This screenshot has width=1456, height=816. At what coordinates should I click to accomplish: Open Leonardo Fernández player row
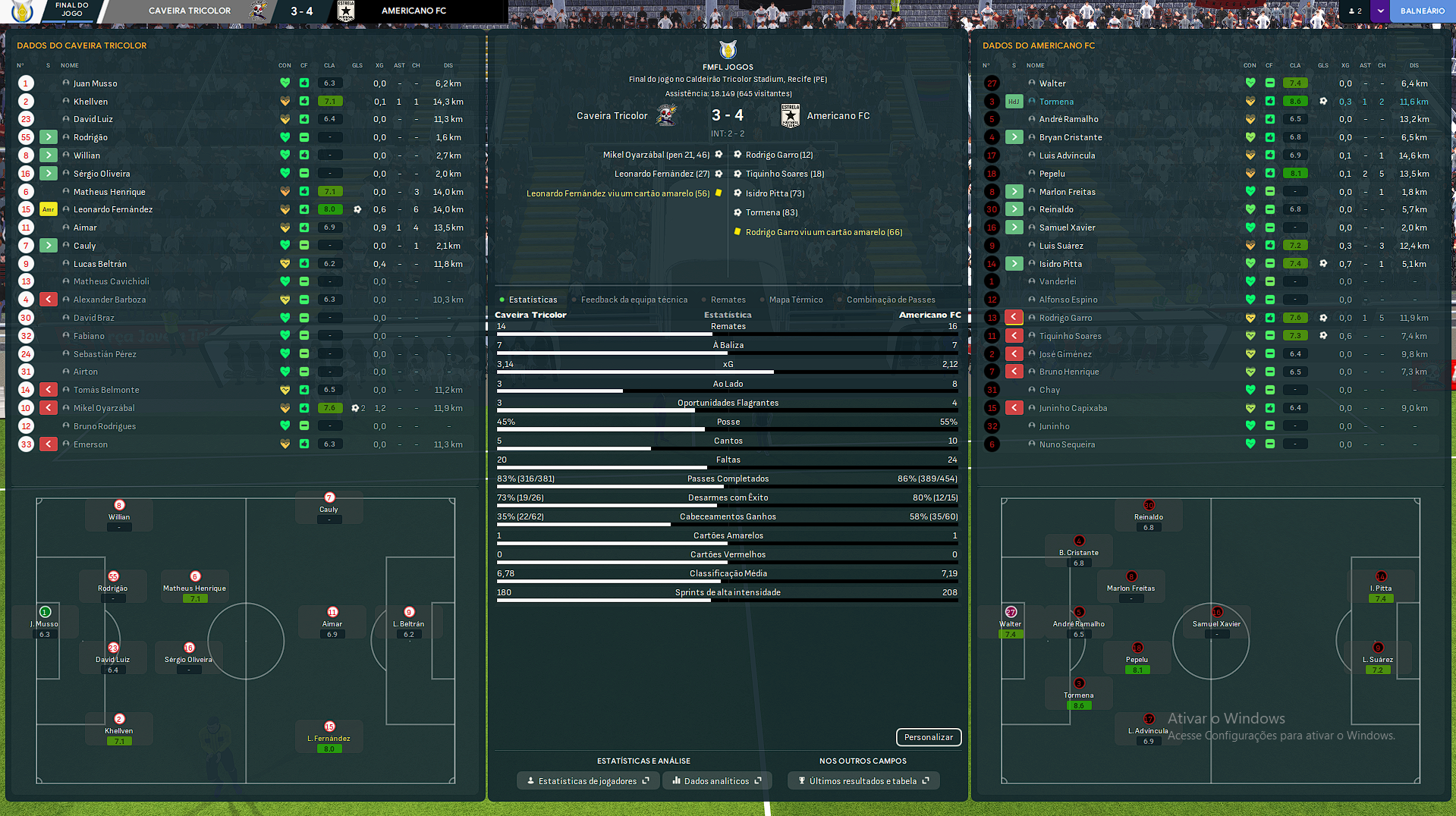click(x=113, y=209)
